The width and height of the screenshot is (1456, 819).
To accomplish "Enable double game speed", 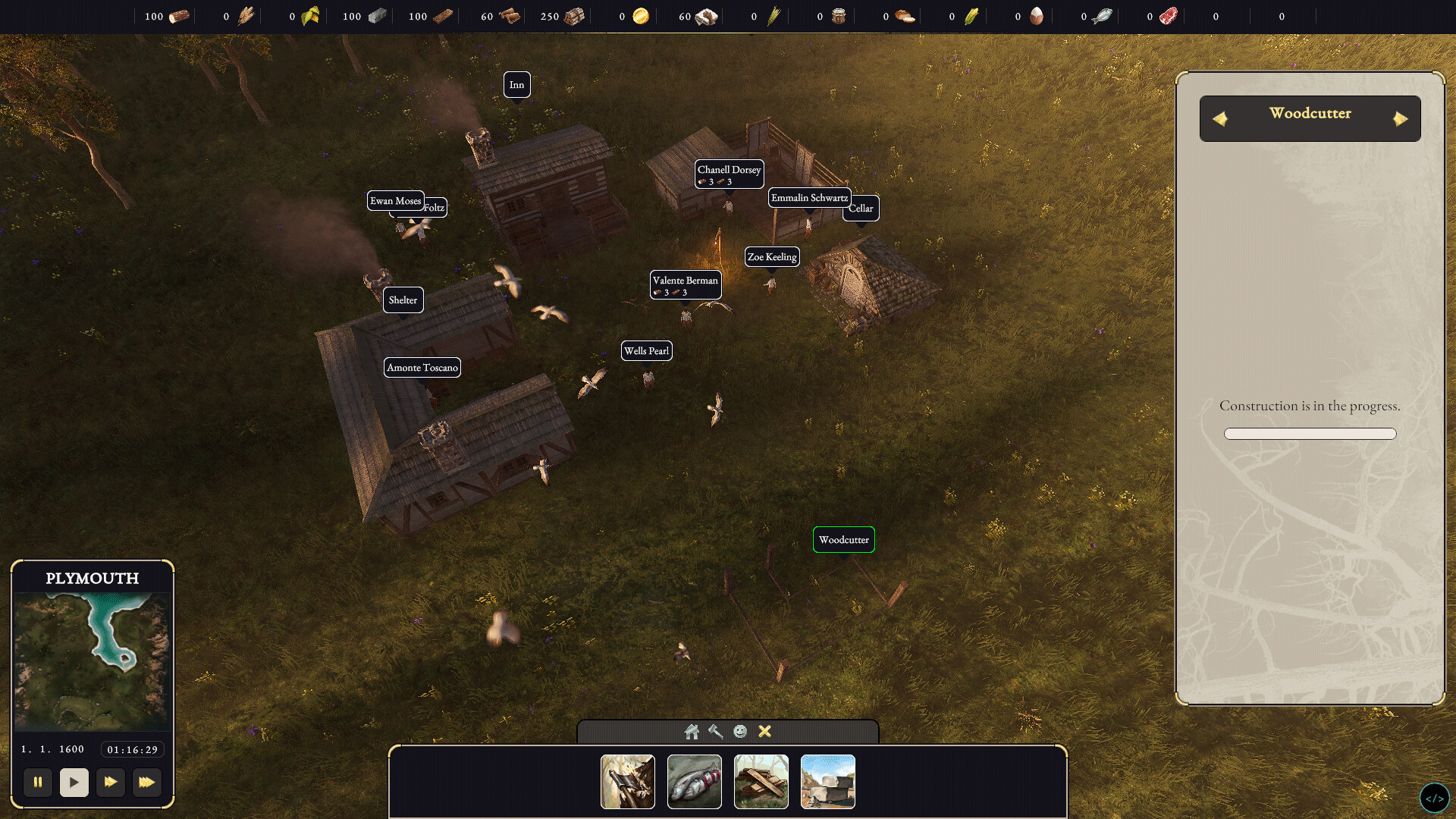I will 111,783.
